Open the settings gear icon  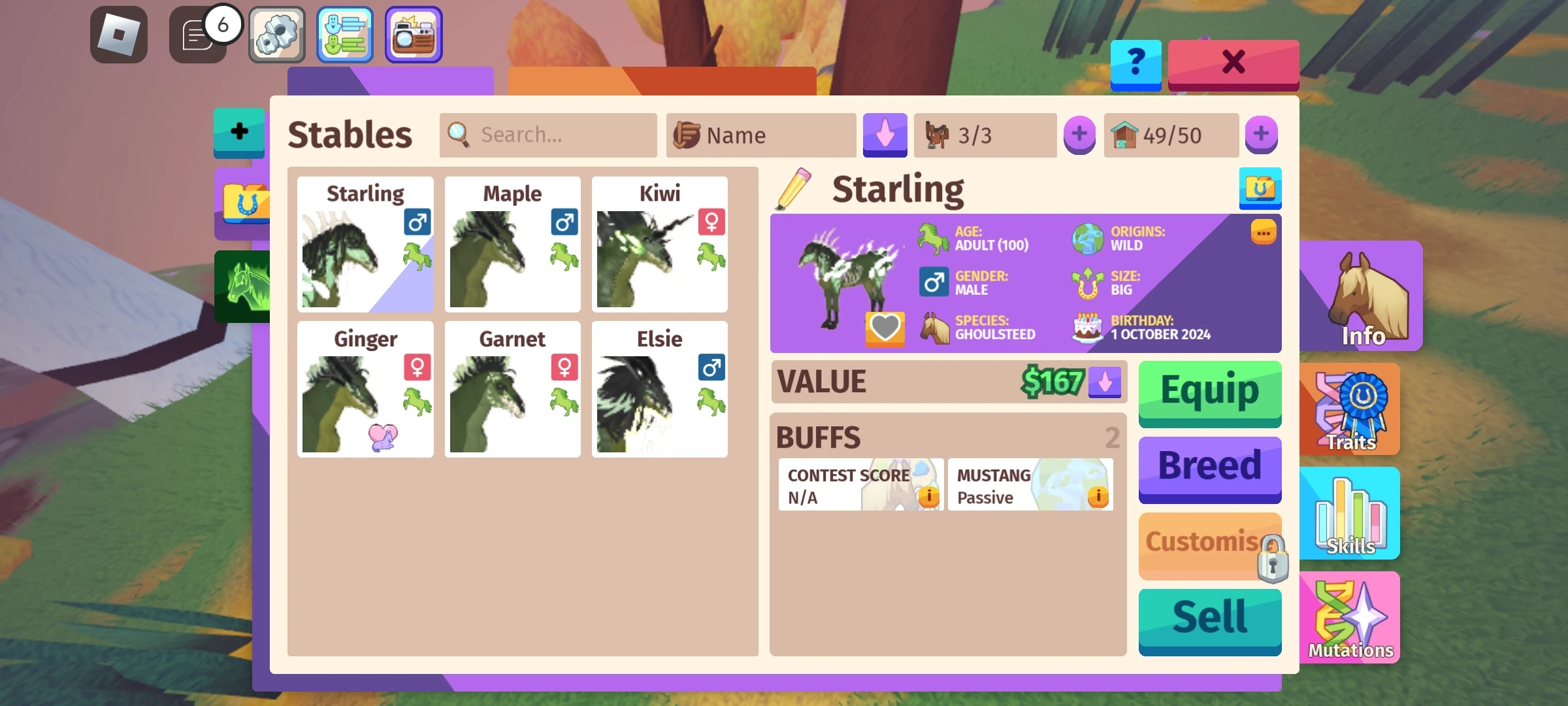coord(276,34)
